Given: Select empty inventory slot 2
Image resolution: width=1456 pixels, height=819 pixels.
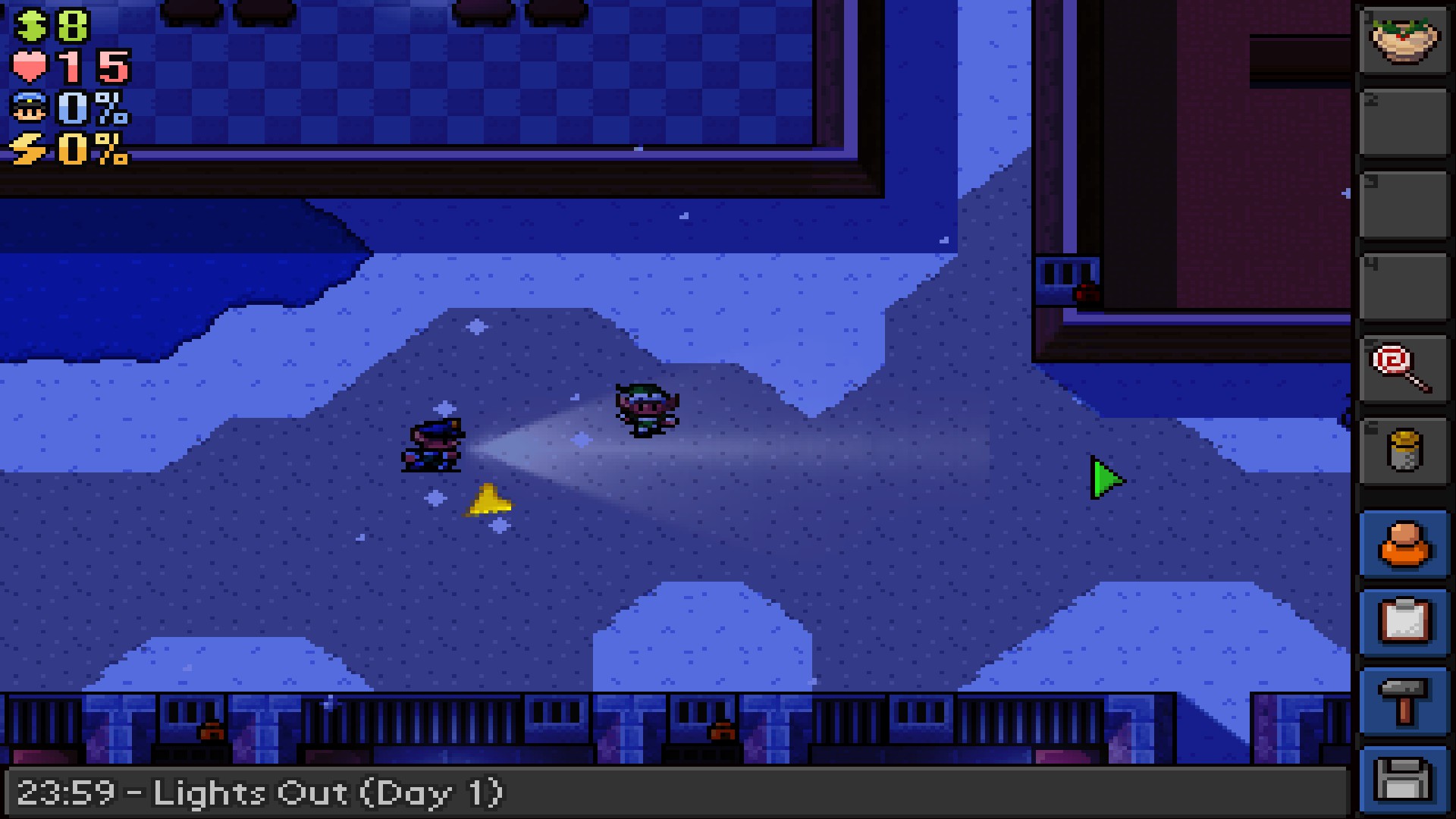Looking at the screenshot, I should (x=1404, y=121).
